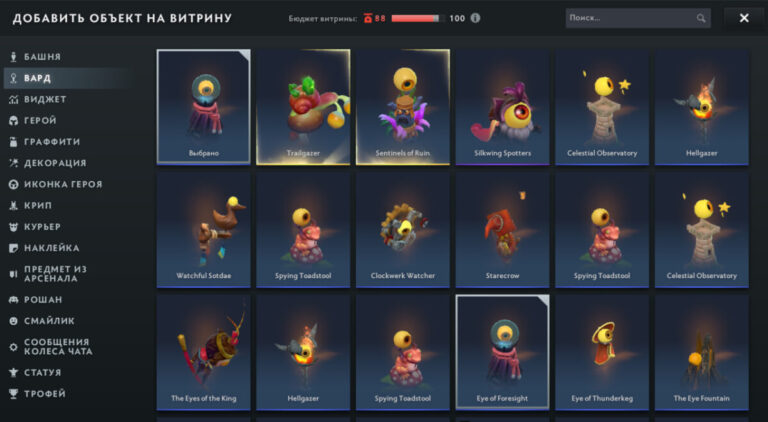The image size is (768, 422).
Task: Open the Статуя category
Action: point(44,372)
